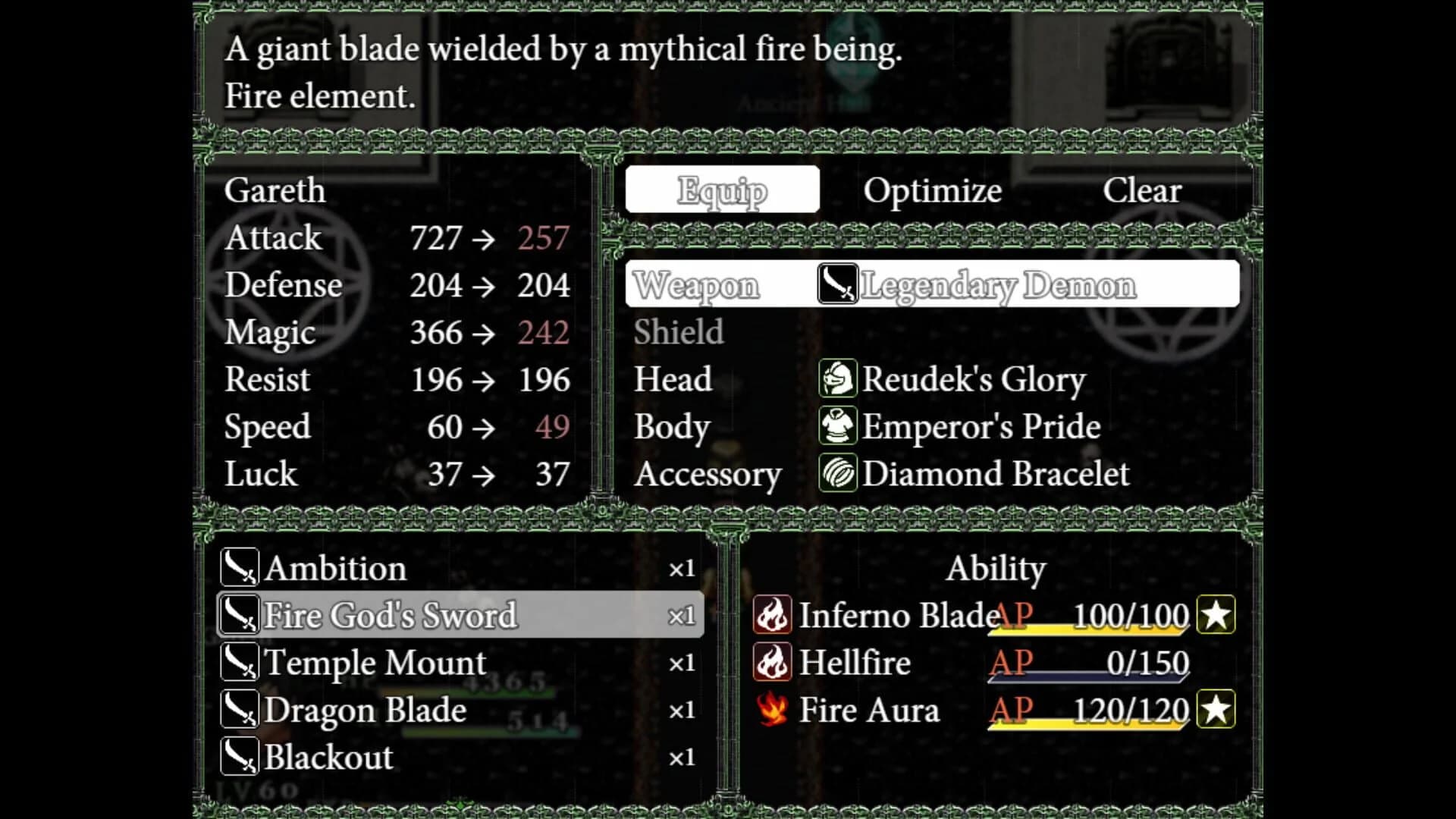
Task: Click the fire icon next to Fire Aura
Action: [771, 710]
